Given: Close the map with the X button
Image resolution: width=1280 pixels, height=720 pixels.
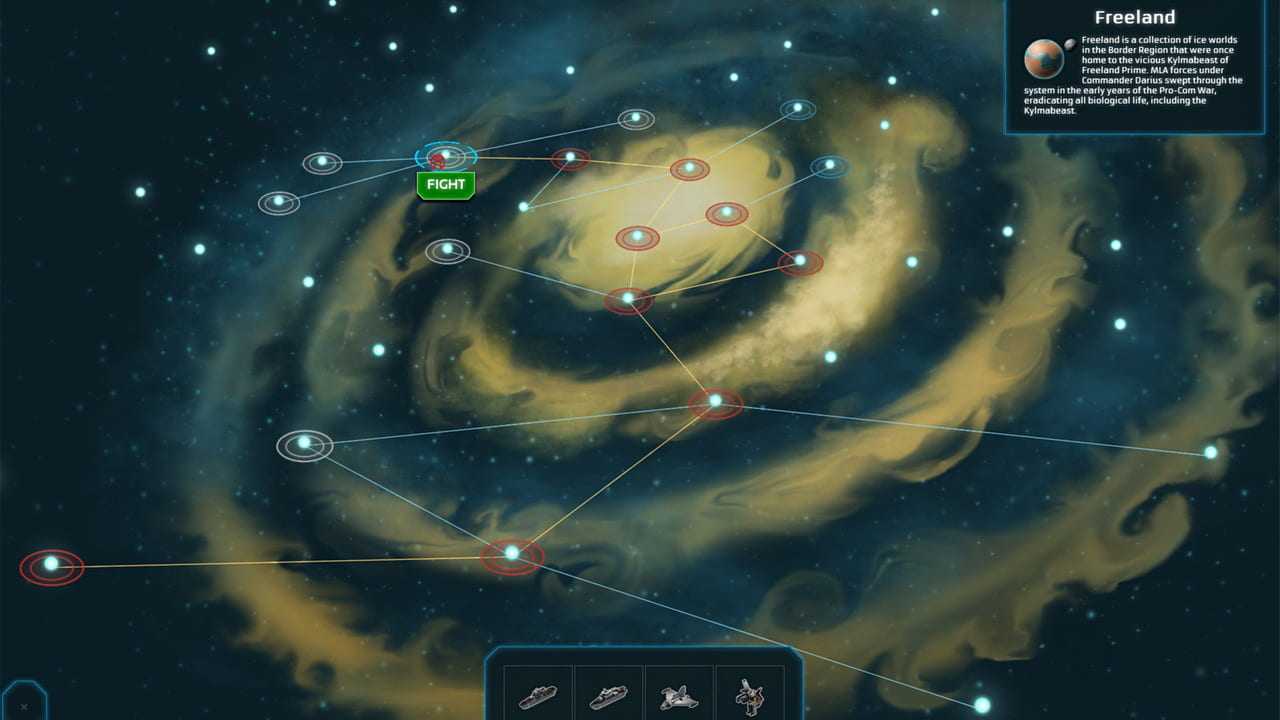Looking at the screenshot, I should click(24, 706).
